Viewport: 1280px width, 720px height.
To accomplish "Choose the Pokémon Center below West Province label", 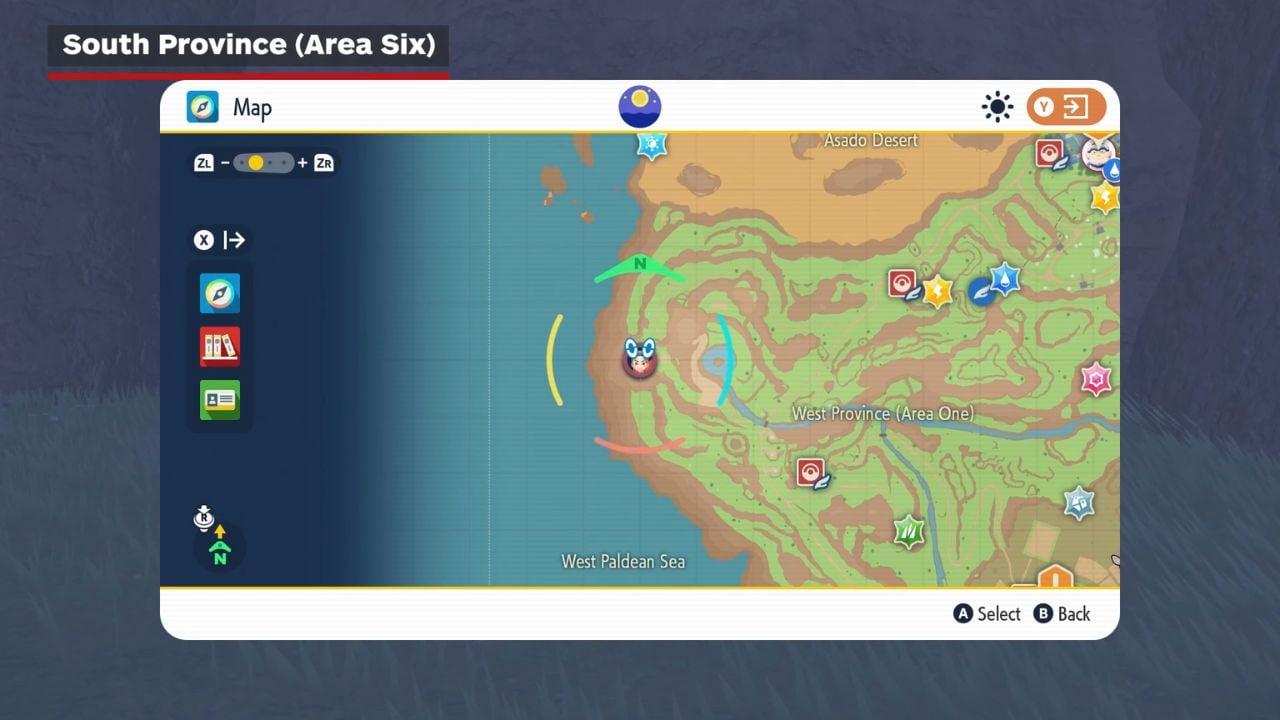I will [811, 472].
